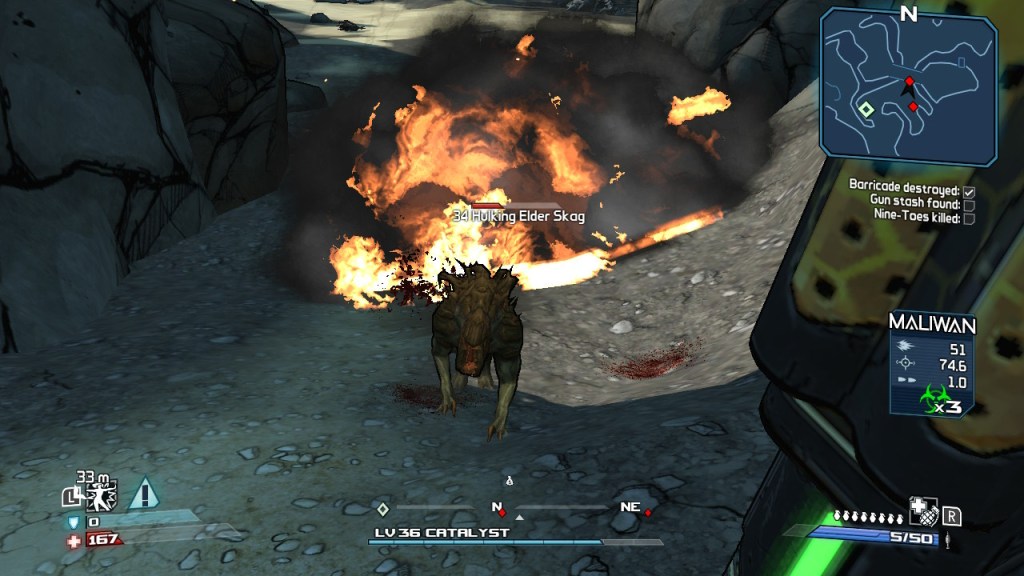
Task: Click the warning triangle alert icon
Action: [x=144, y=493]
